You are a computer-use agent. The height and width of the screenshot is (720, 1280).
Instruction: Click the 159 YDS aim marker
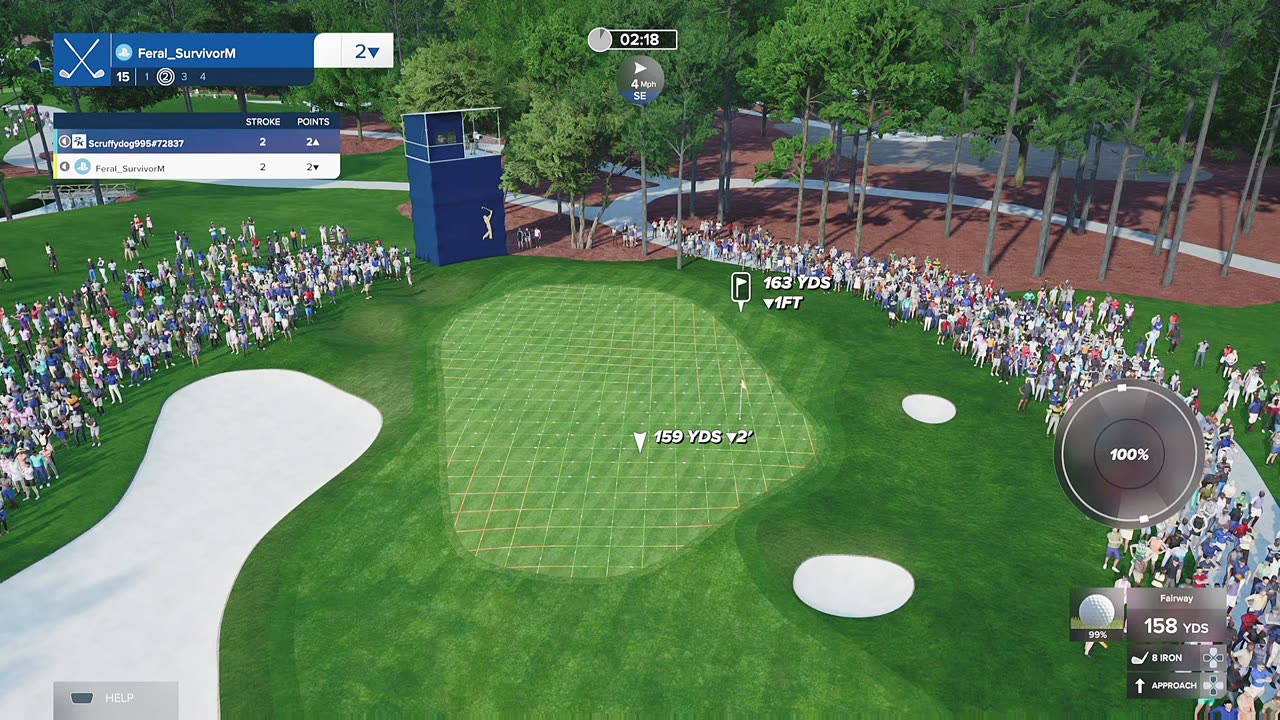(640, 440)
